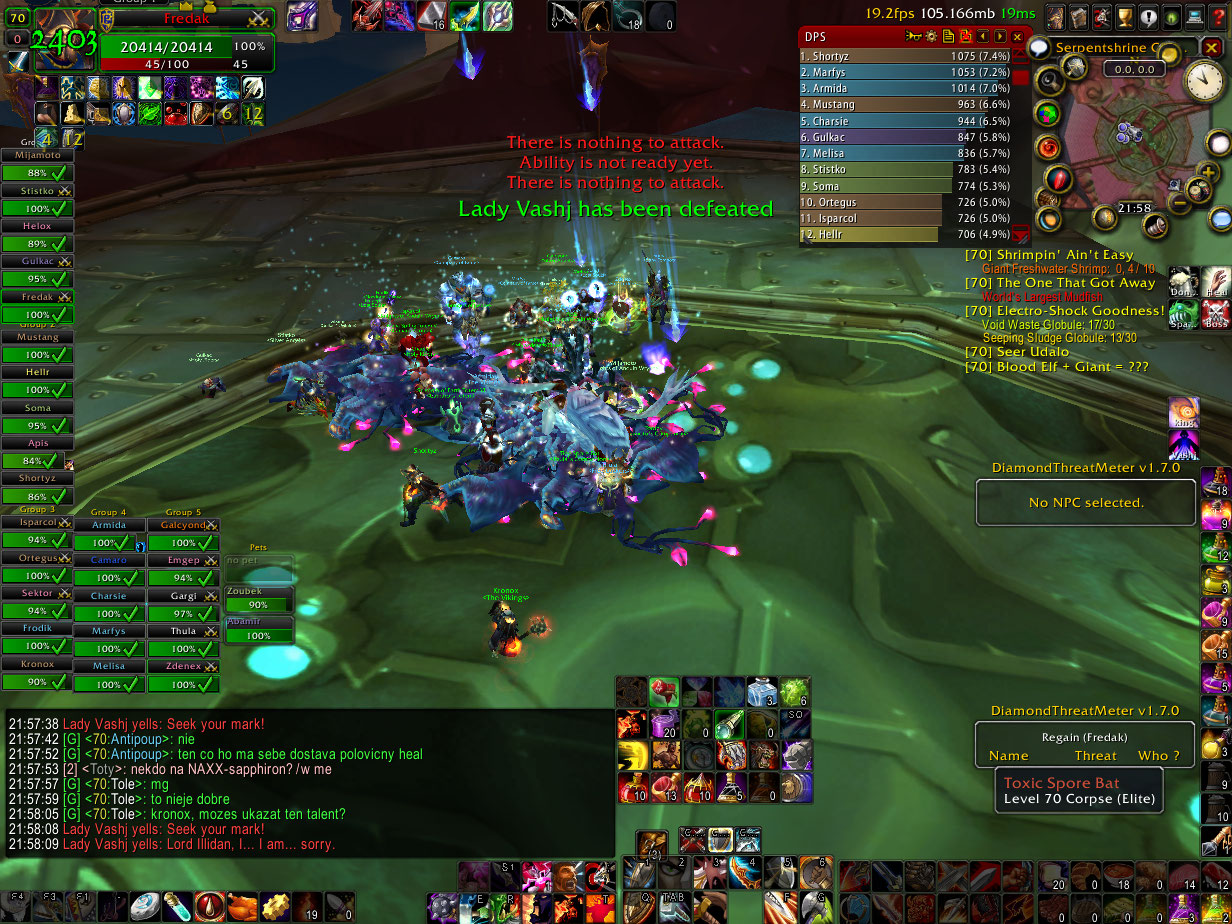
Task: Open the golden chalice micro menu button
Action: coord(1124,17)
